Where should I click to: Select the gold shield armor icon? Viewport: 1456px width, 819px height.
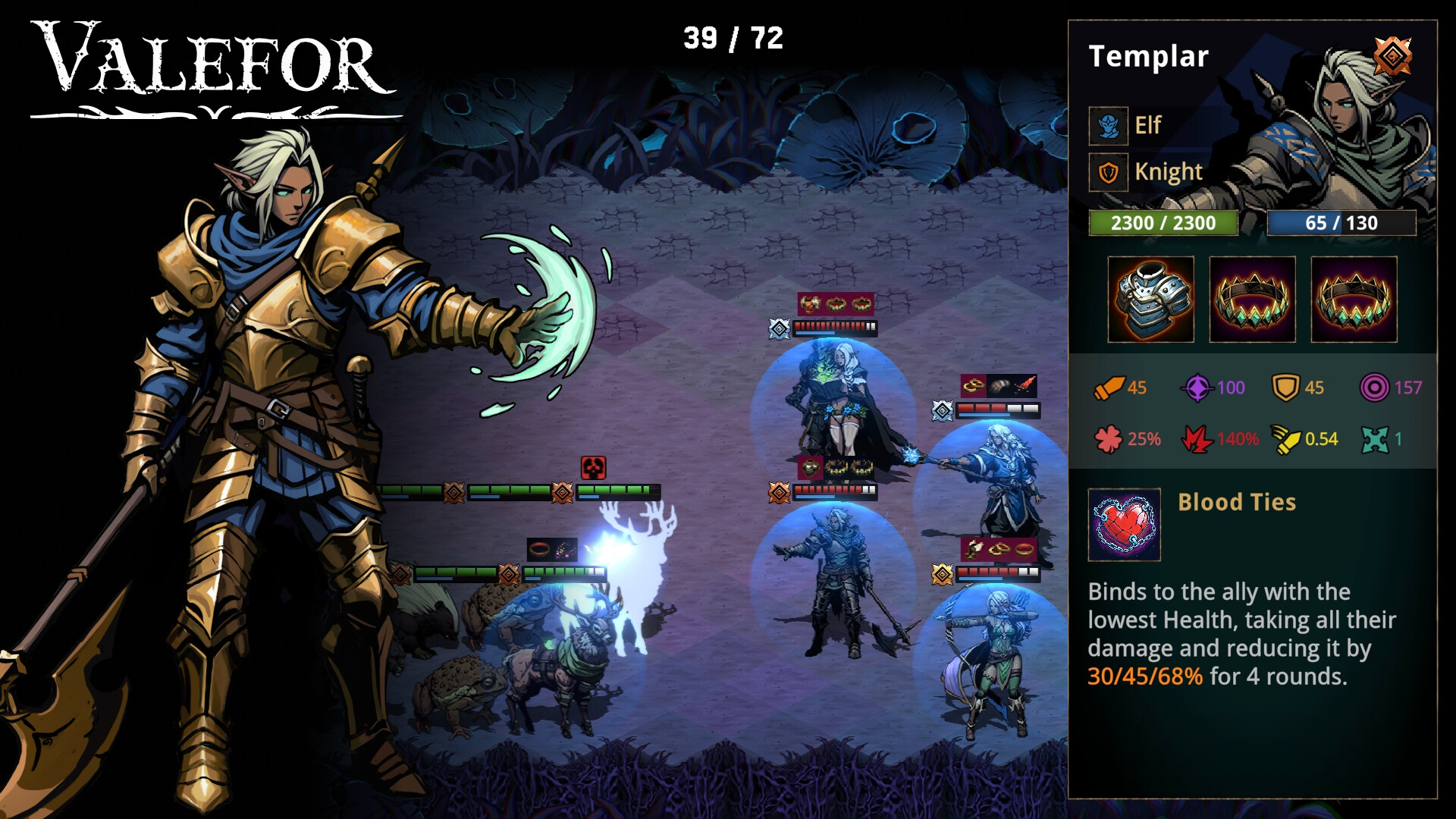tap(1285, 388)
